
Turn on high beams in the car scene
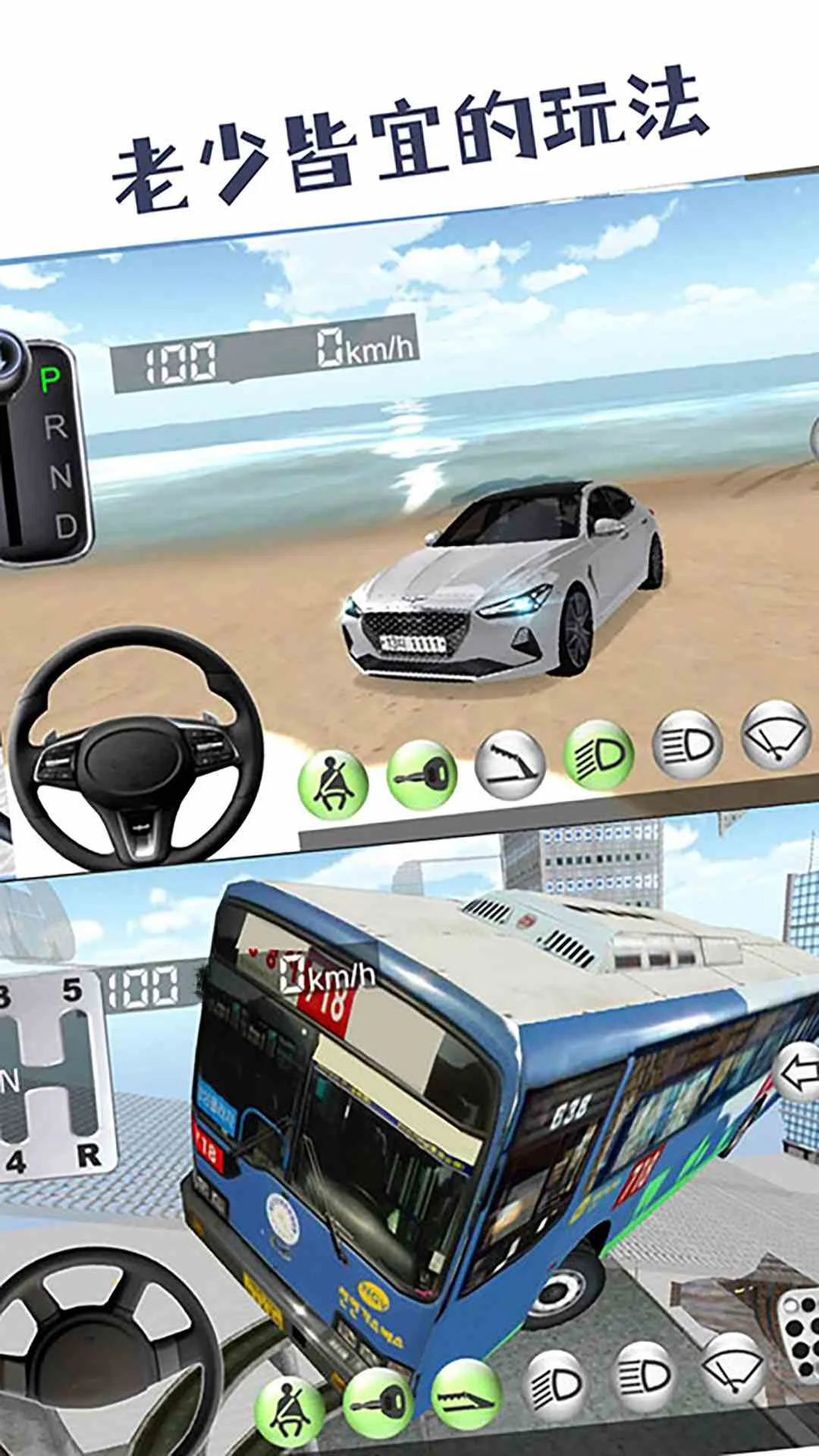coord(687,745)
